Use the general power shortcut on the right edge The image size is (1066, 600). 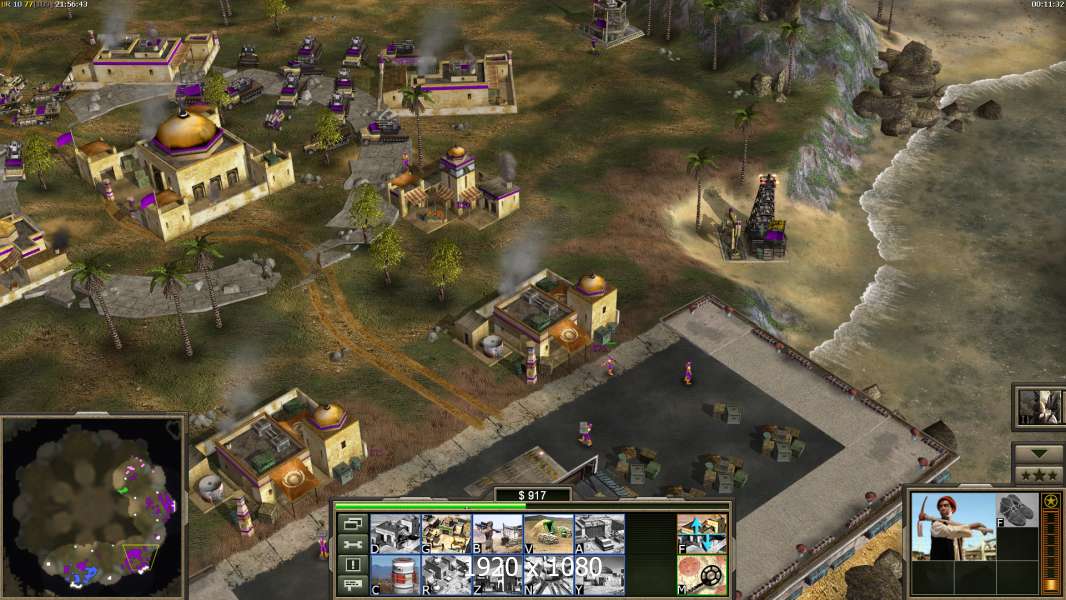click(1038, 406)
